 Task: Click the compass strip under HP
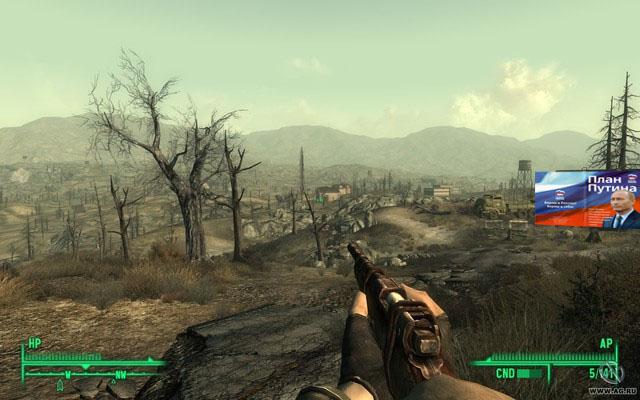click(x=92, y=374)
